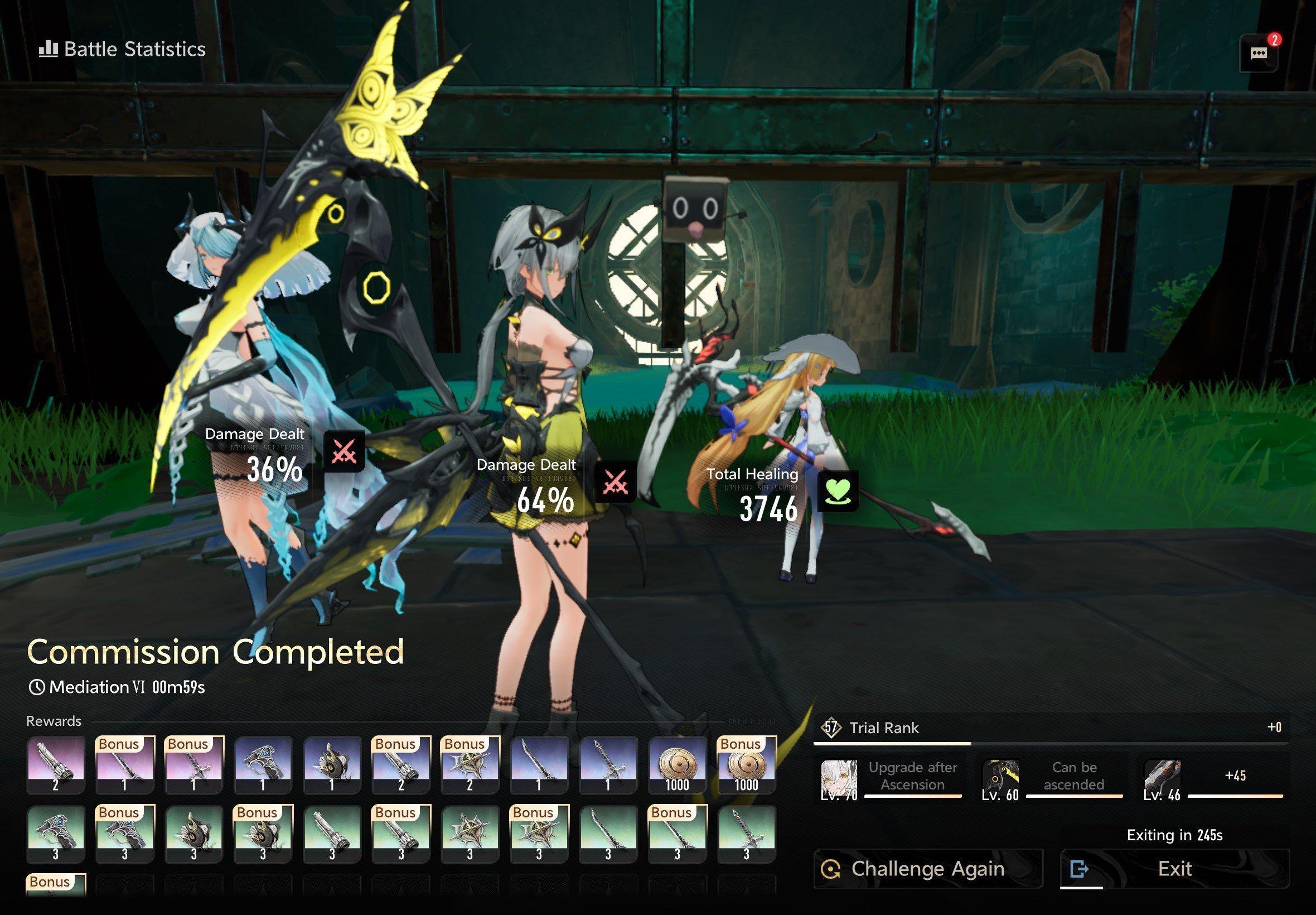1316x915 pixels.
Task: View the blue mask reward with quantity 1
Action: coord(332,765)
